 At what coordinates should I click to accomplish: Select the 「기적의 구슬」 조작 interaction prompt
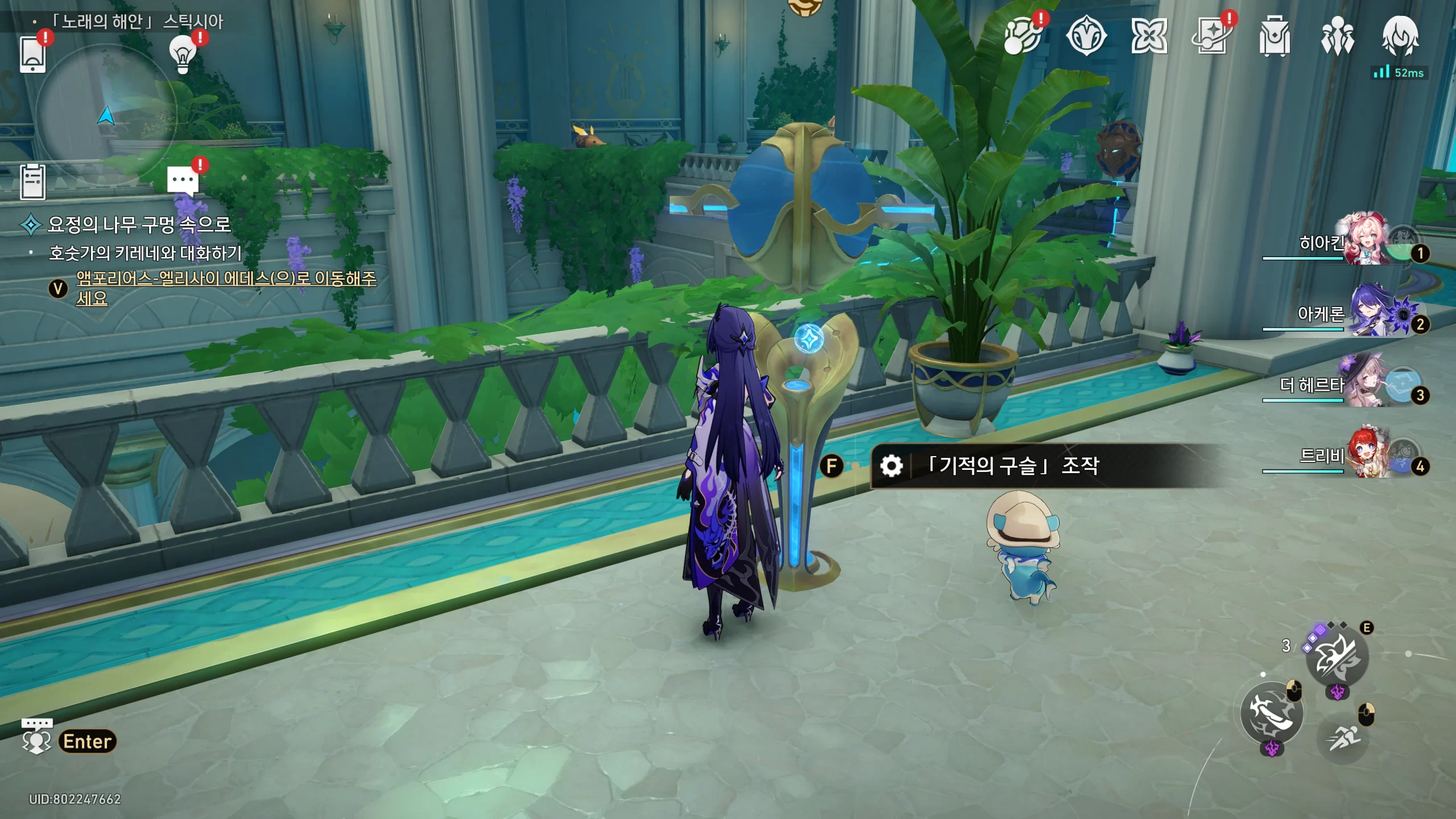pyautogui.click(x=1012, y=466)
